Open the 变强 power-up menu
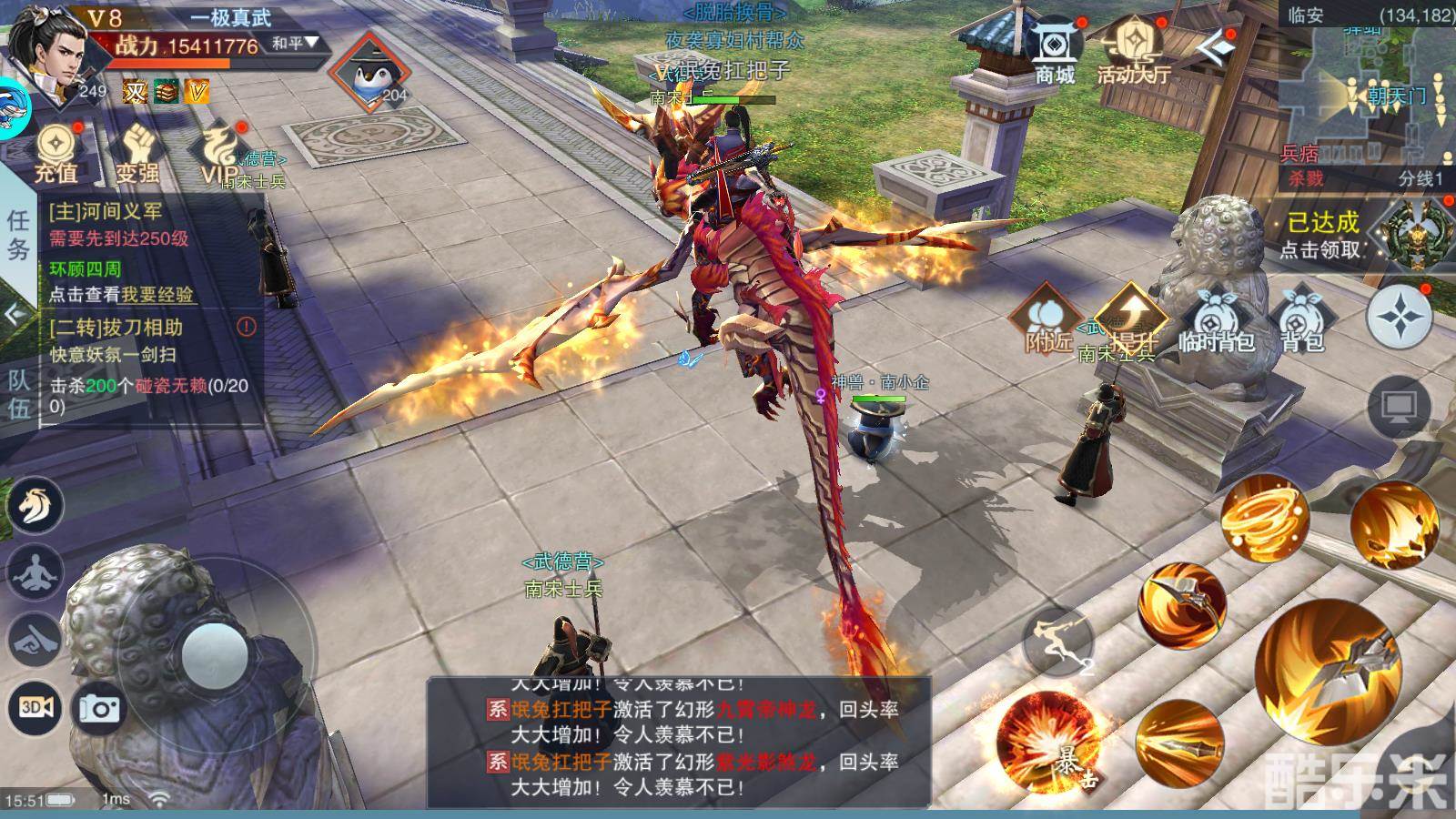Screen dimensions: 1456x819 (x=136, y=153)
